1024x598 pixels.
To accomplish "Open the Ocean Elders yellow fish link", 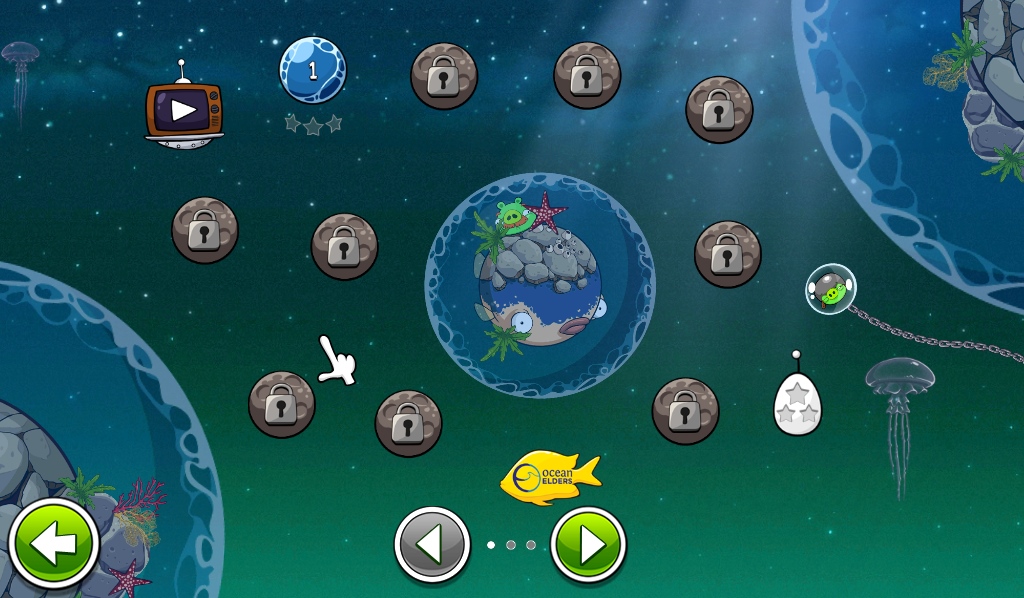I will point(550,475).
